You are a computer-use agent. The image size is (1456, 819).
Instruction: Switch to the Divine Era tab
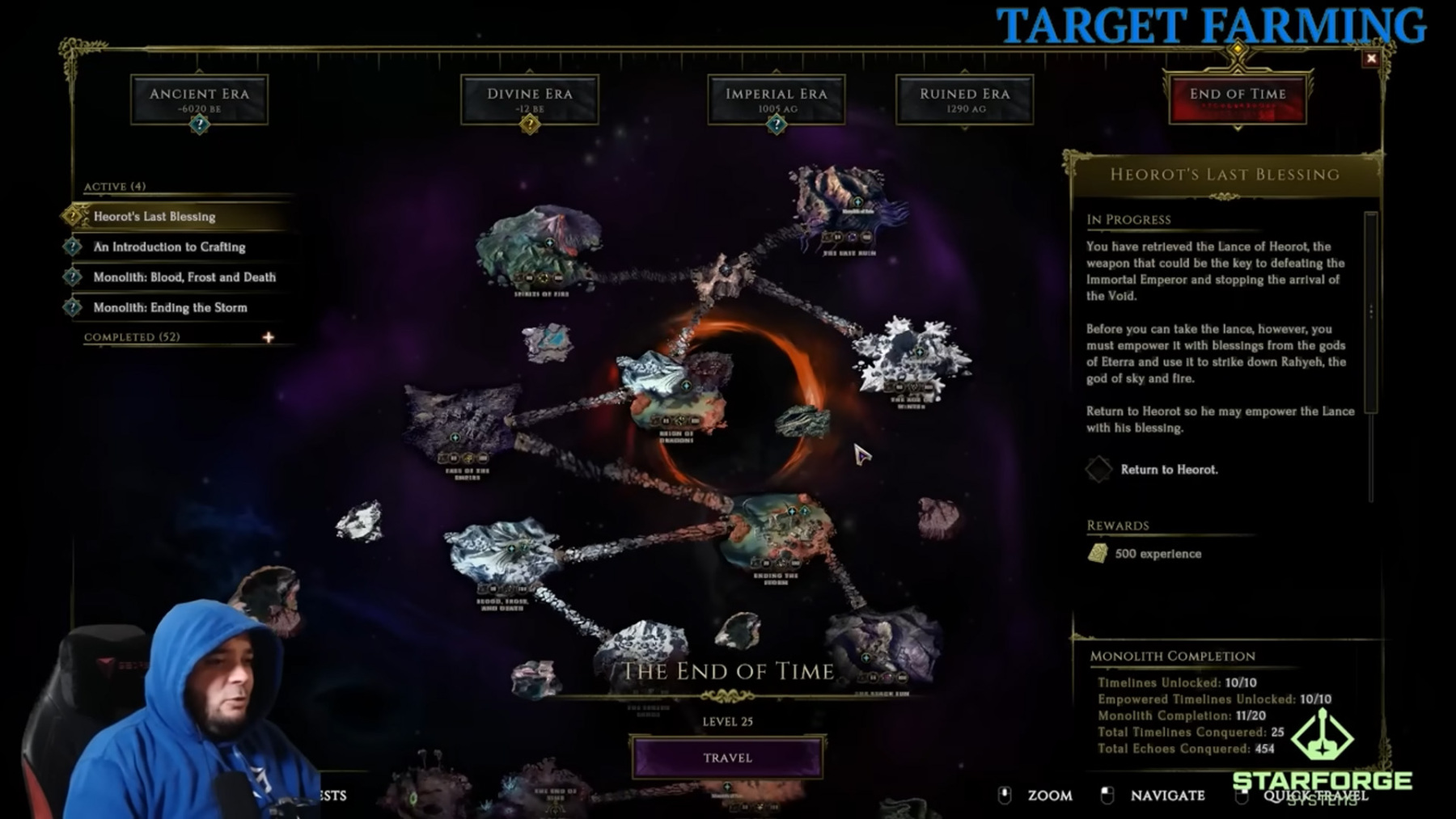pos(530,99)
